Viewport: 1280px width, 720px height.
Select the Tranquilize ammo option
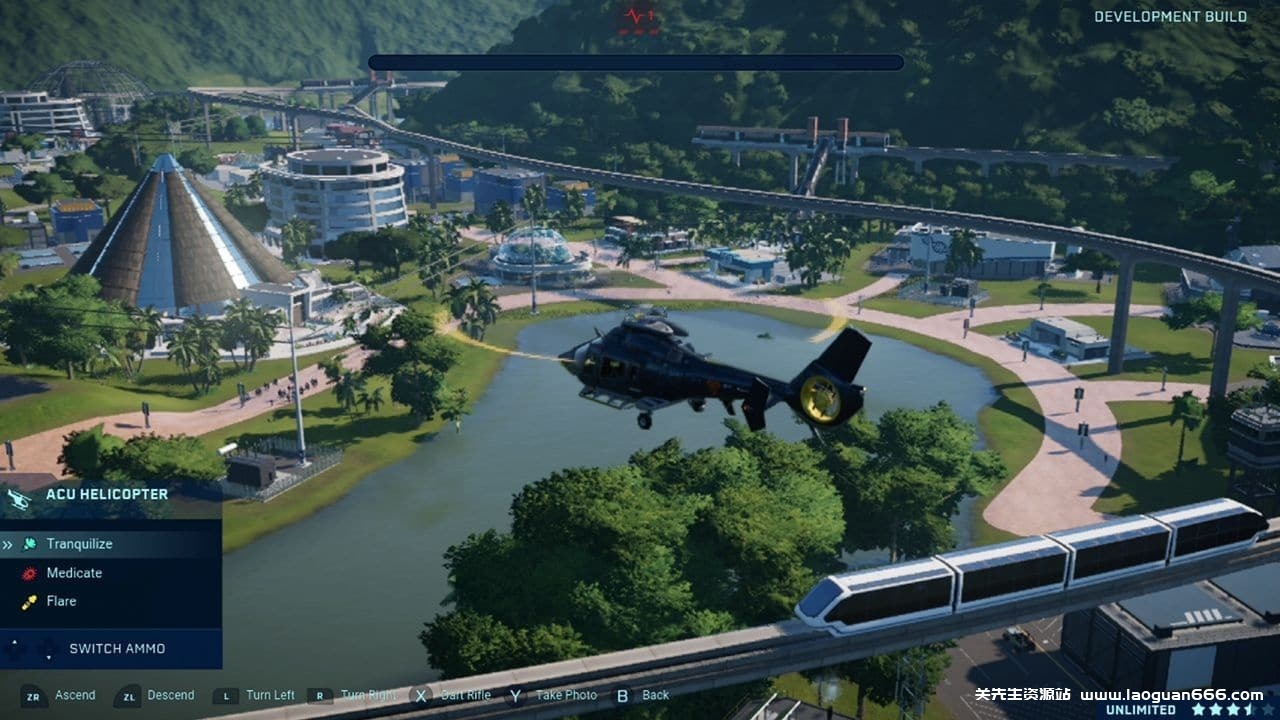(79, 544)
